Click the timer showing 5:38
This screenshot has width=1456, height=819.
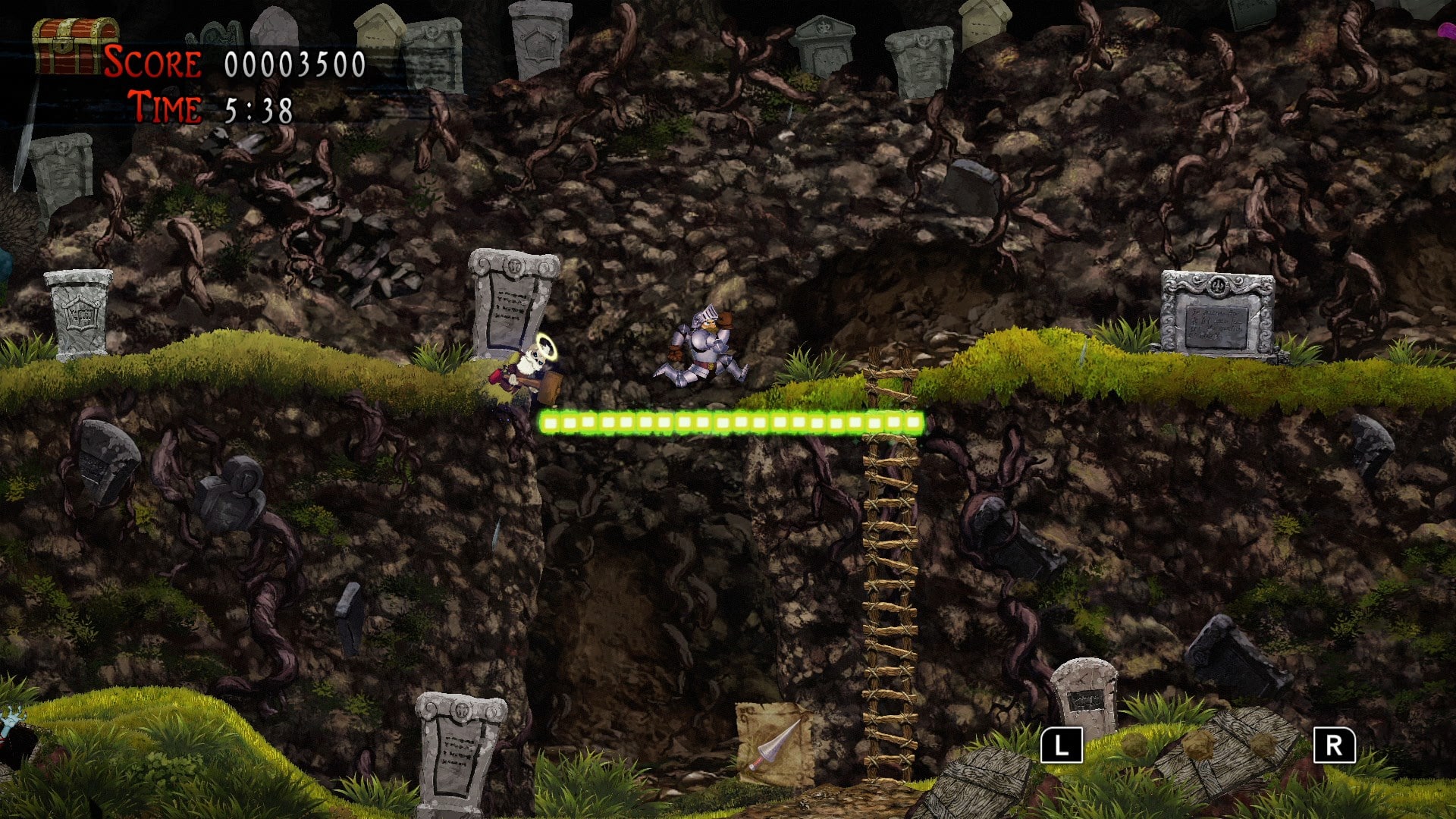(x=258, y=108)
